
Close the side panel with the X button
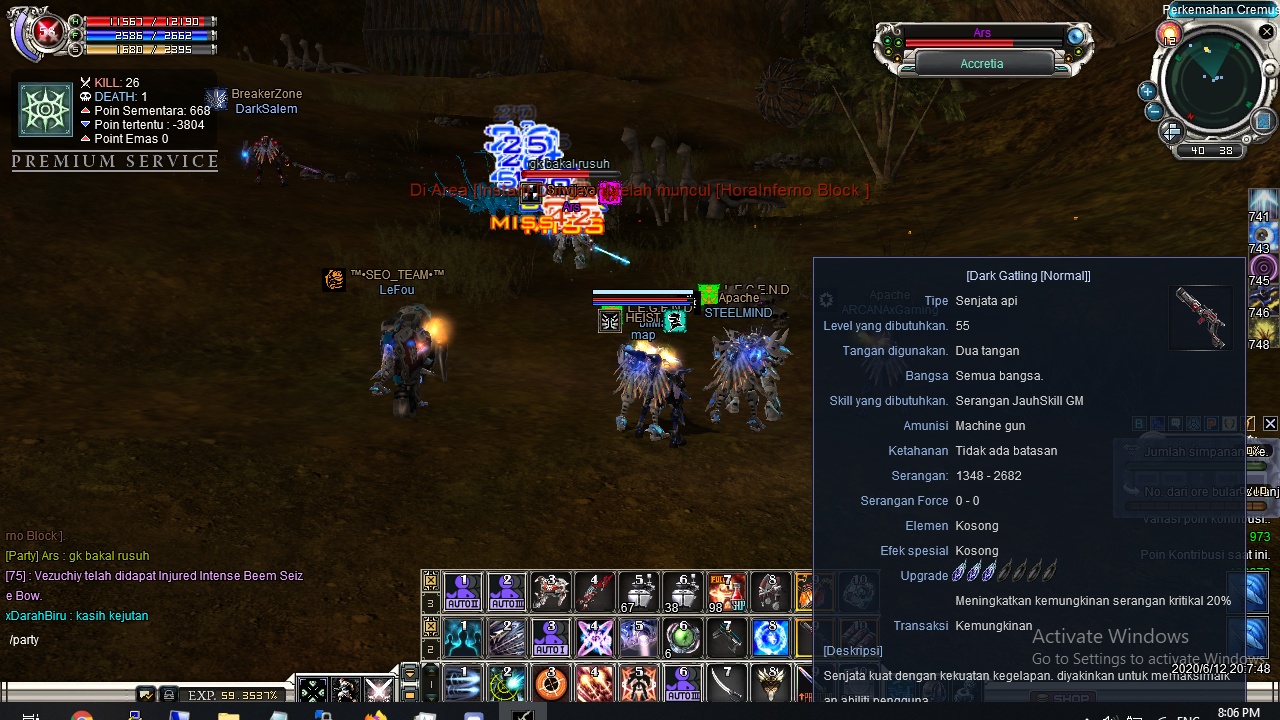pyautogui.click(x=1270, y=424)
